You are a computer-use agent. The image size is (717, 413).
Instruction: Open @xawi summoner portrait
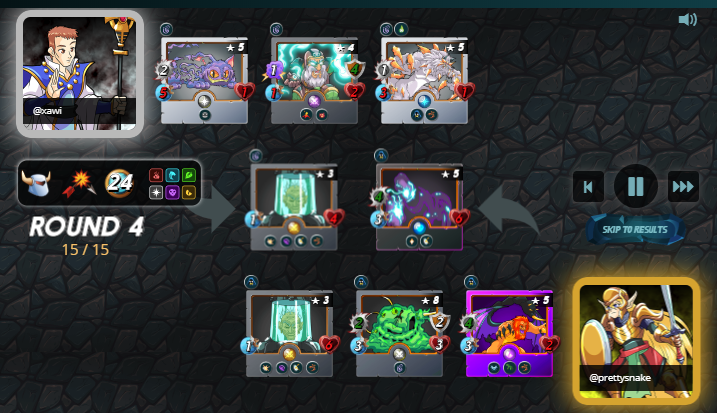coord(79,72)
